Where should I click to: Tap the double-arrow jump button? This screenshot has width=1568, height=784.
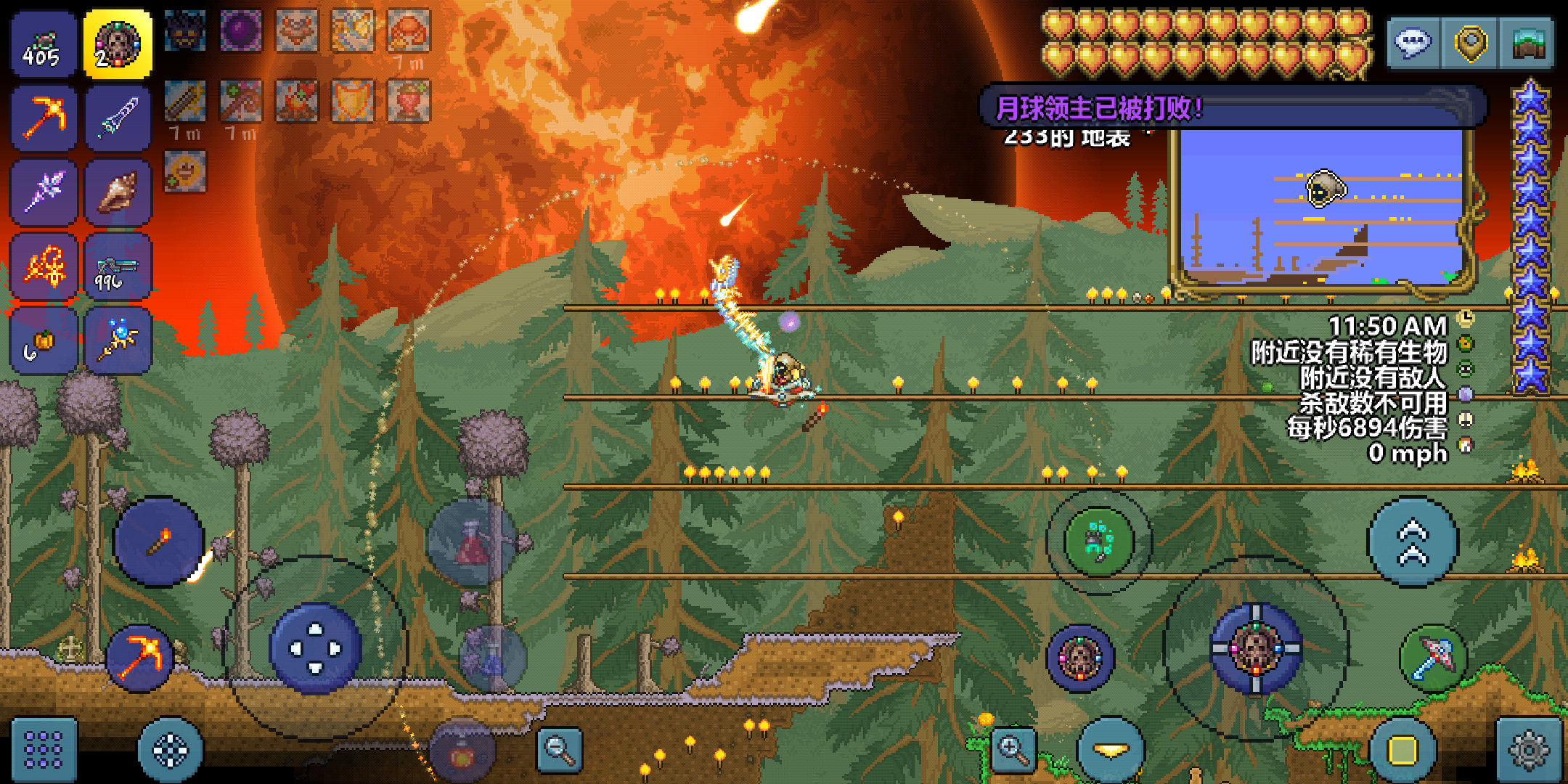point(1413,542)
